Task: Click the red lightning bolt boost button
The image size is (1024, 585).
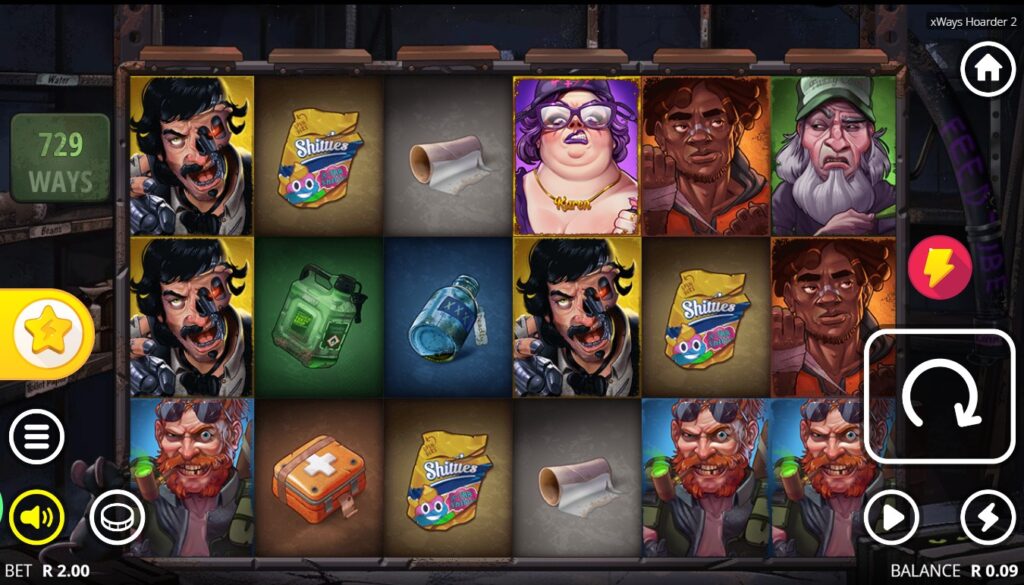Action: click(x=940, y=268)
